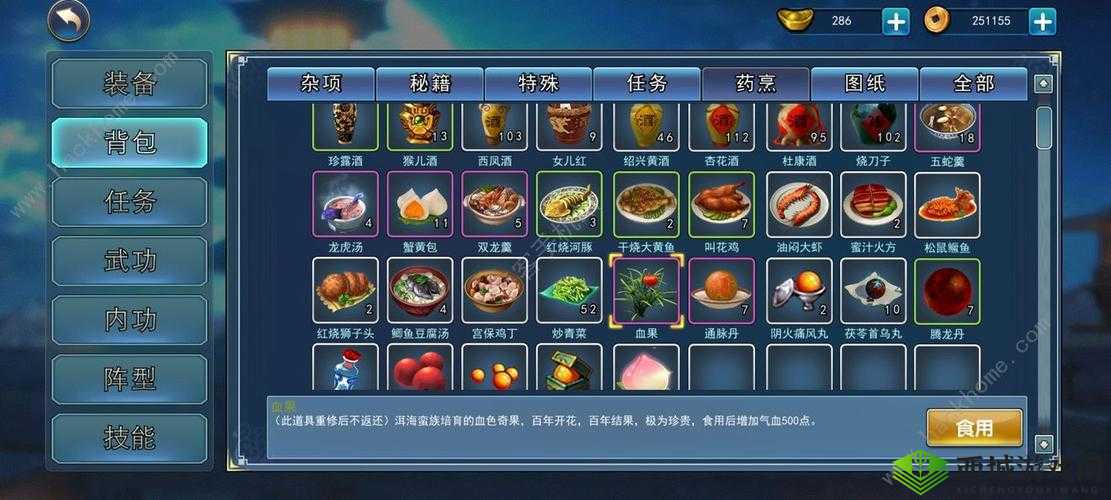Show all items with the 全部 tab

[973, 84]
